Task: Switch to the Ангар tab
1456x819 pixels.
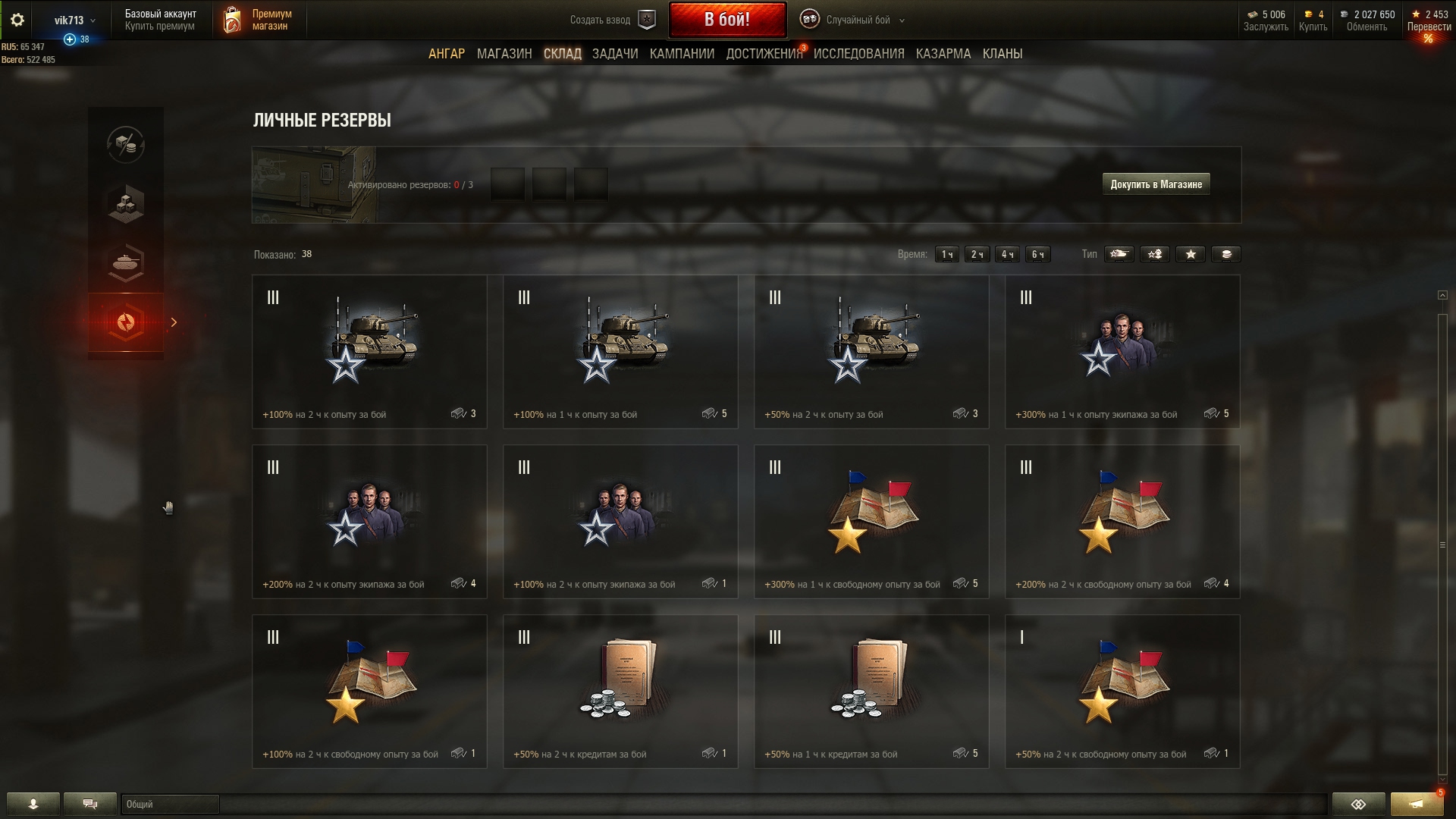Action: tap(447, 54)
